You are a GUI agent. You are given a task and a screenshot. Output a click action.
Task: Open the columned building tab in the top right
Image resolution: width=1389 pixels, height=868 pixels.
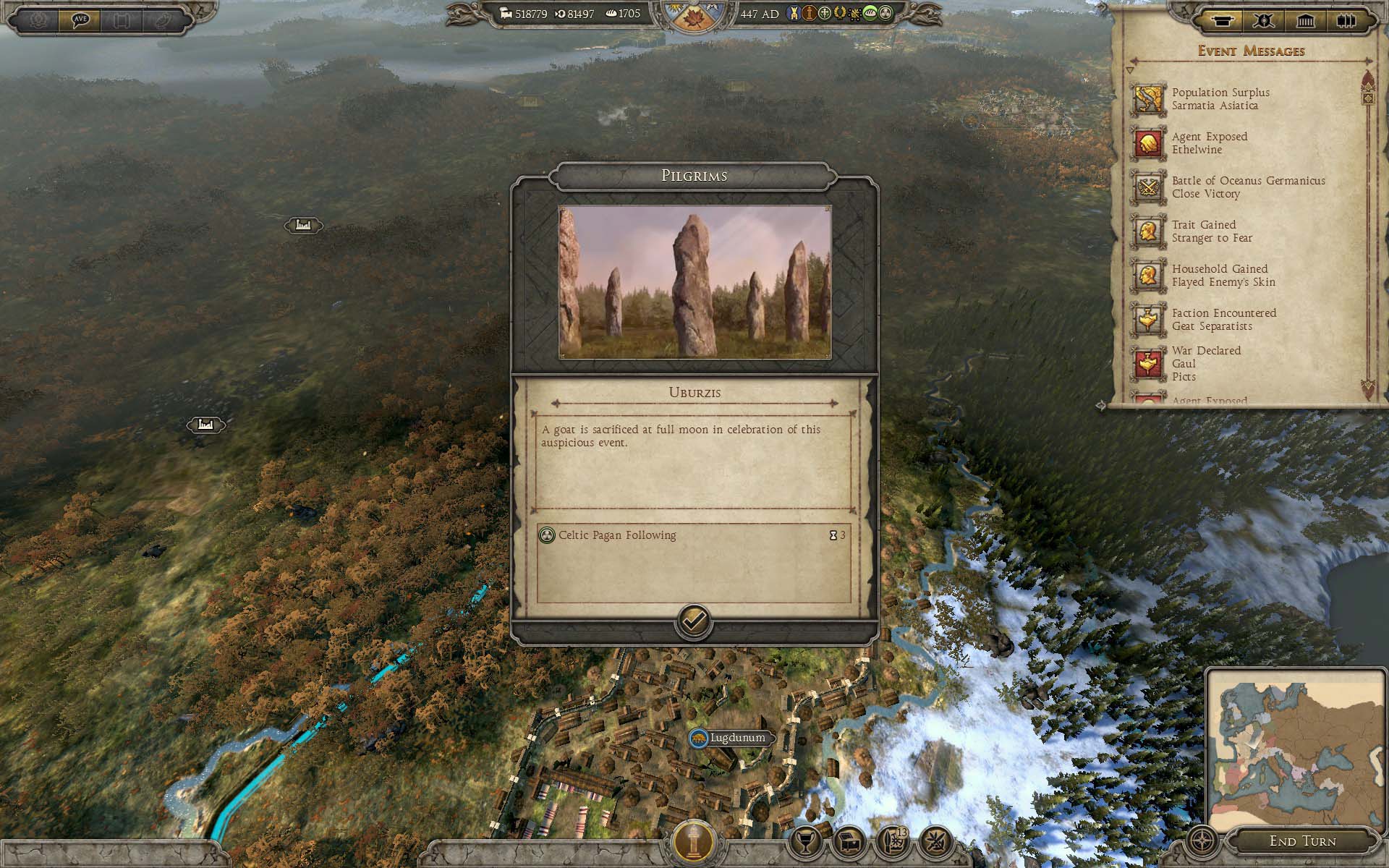coord(1306,20)
